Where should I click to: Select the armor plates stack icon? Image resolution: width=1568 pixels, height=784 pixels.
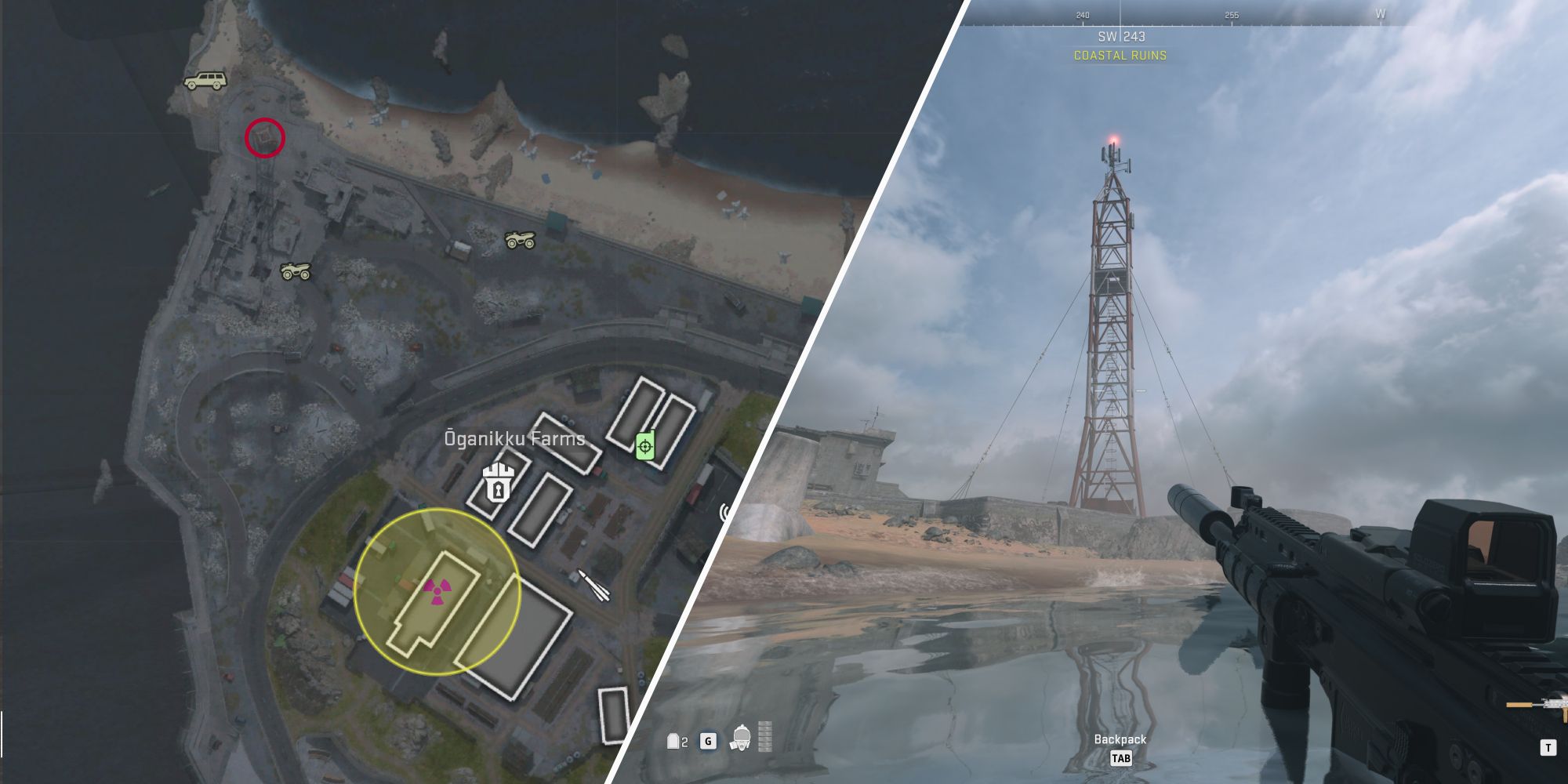pyautogui.click(x=765, y=737)
